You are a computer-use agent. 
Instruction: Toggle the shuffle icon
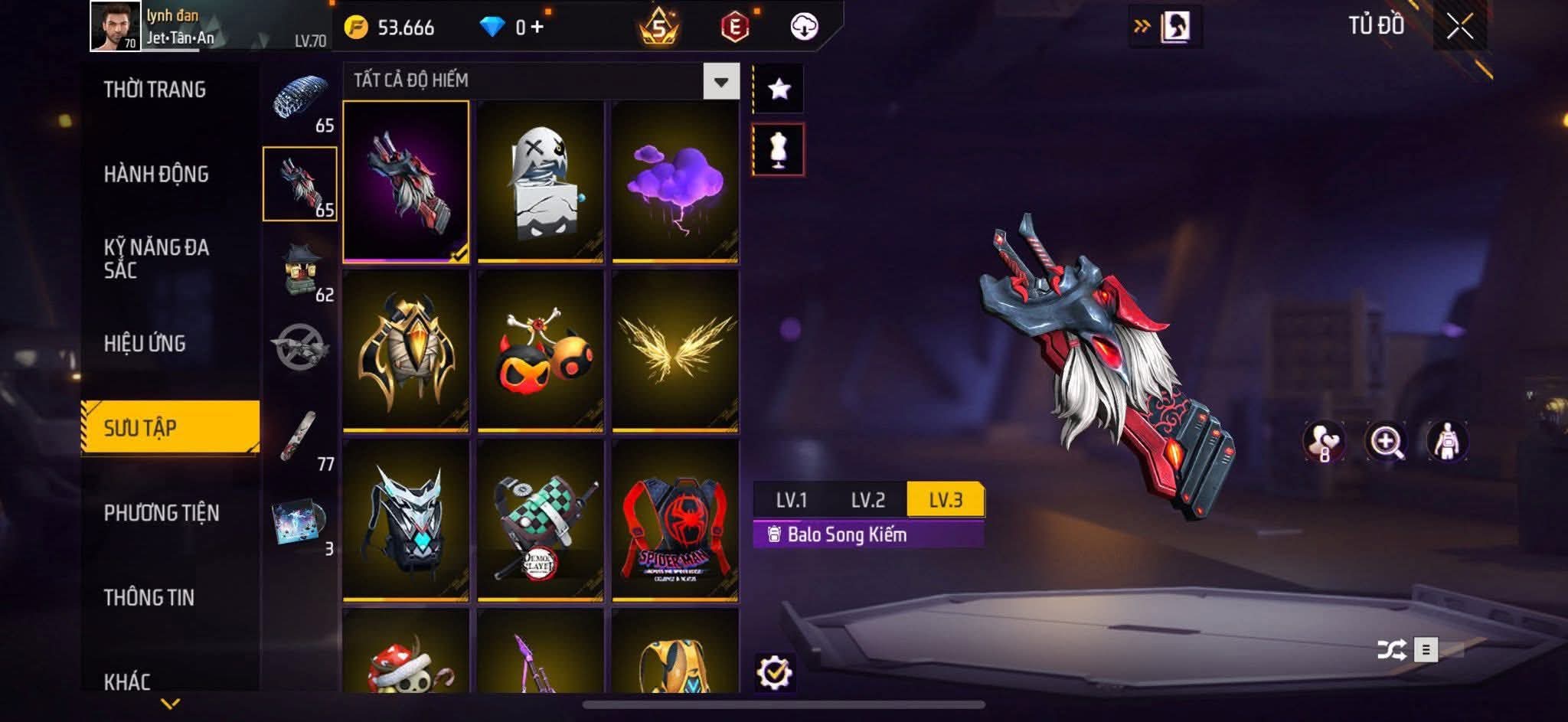(x=1390, y=650)
